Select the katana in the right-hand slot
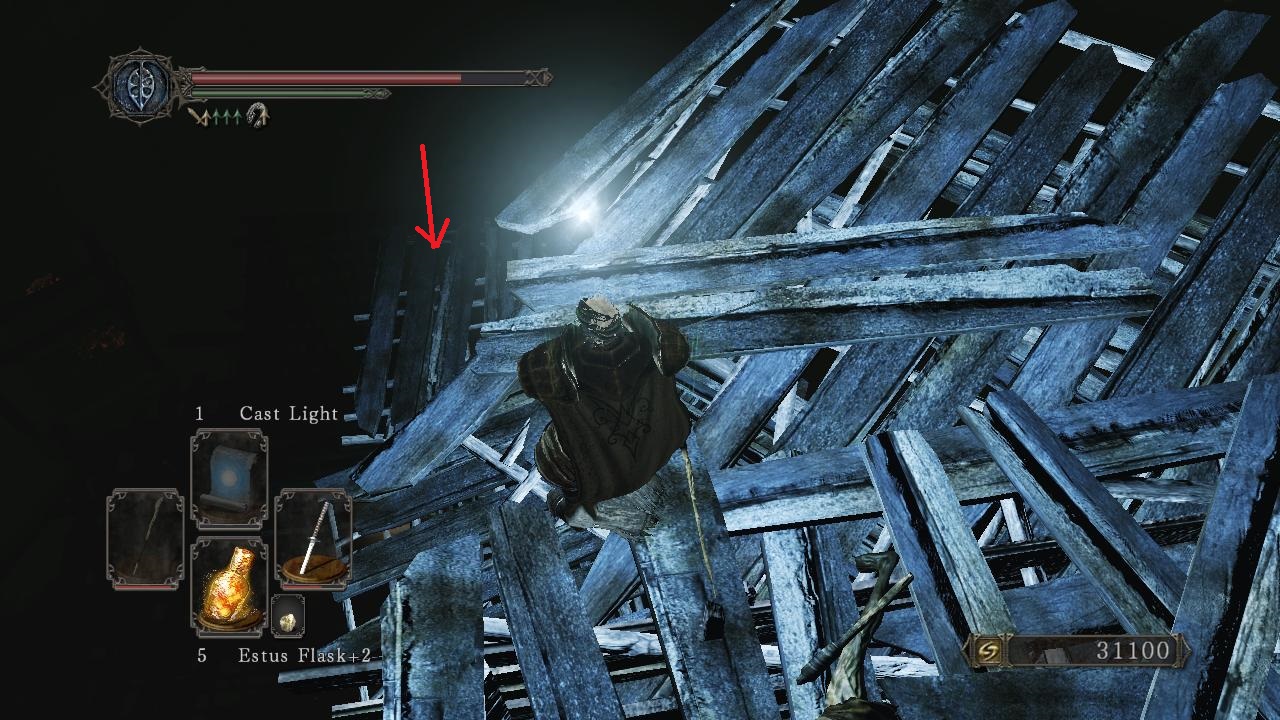Screen dimensions: 1280x720 (x=313, y=538)
